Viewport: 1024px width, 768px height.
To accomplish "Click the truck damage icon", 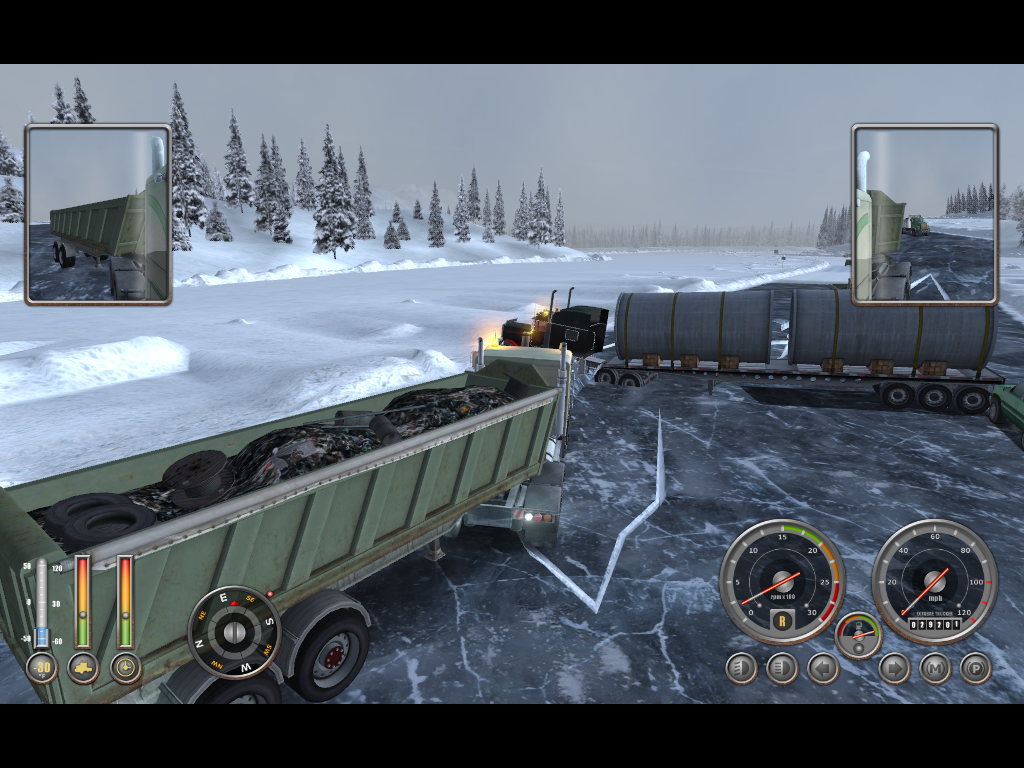I will [83, 667].
